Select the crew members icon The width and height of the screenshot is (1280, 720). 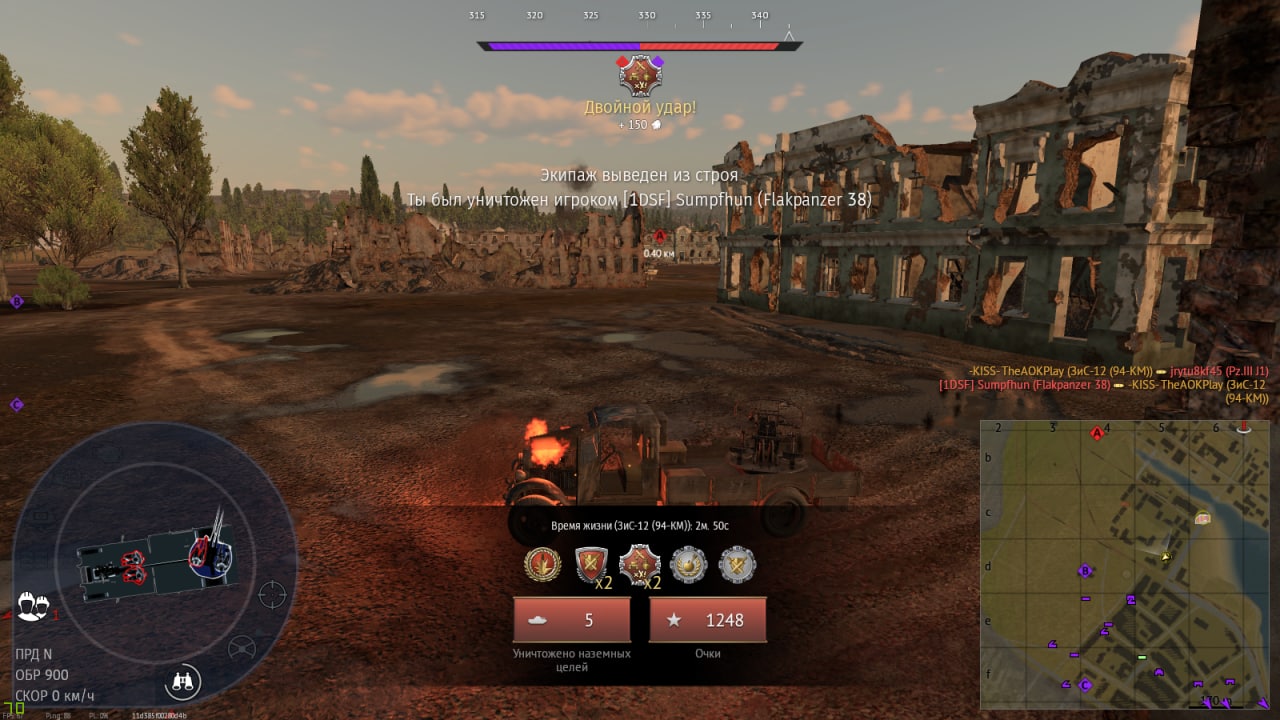pyautogui.click(x=33, y=606)
